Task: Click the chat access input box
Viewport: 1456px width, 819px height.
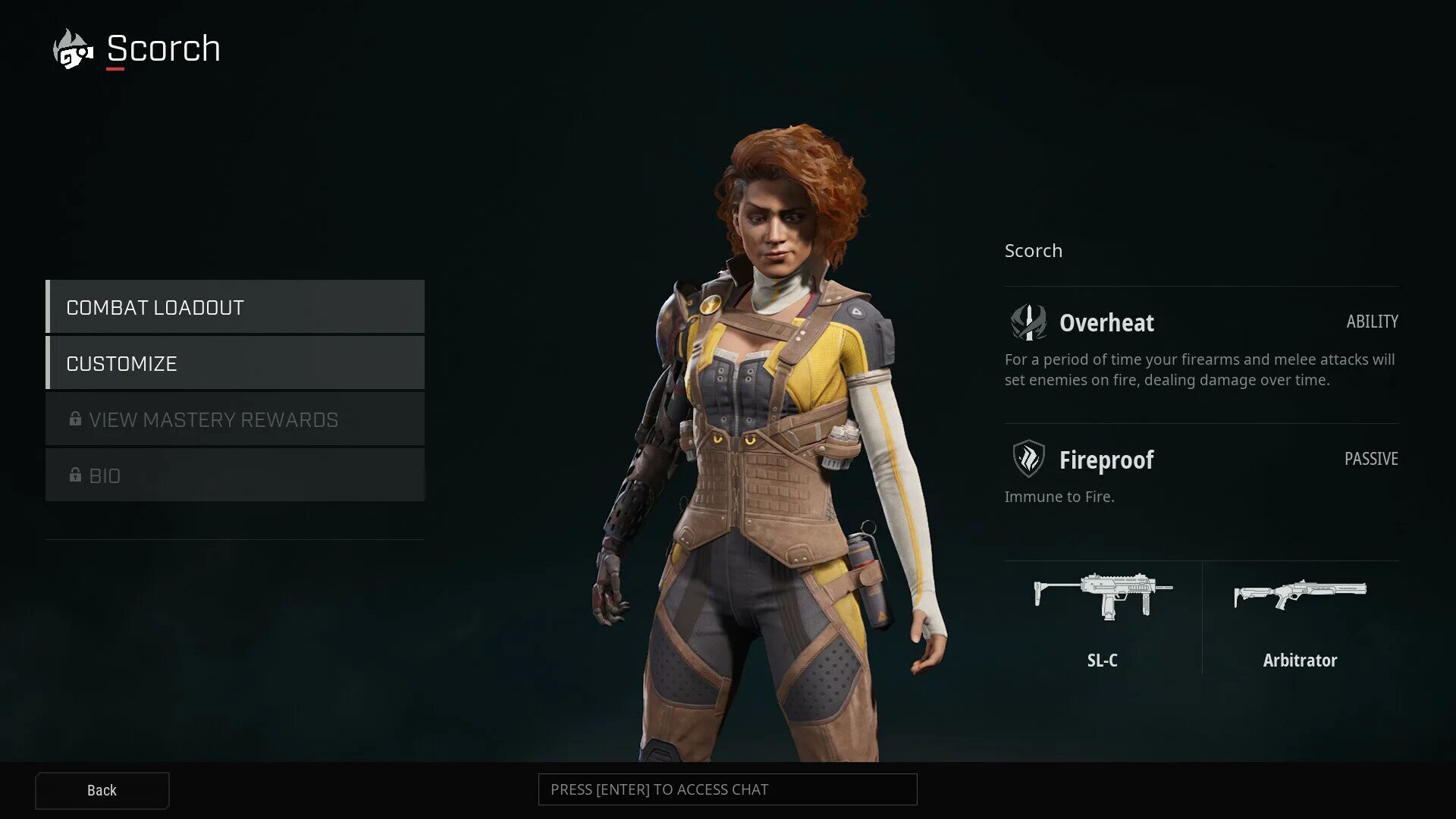Action: click(727, 789)
